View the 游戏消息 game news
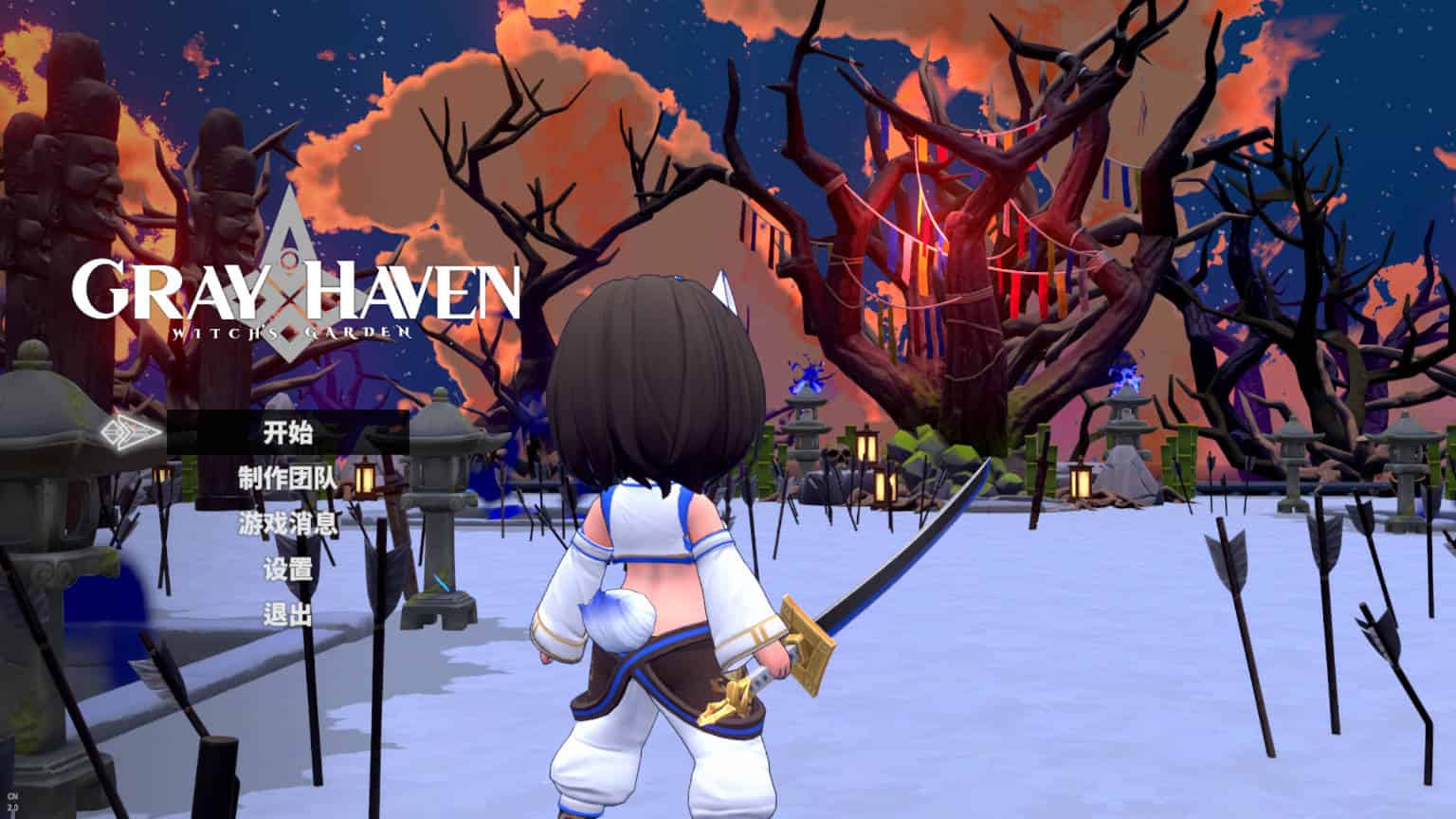 (x=287, y=524)
